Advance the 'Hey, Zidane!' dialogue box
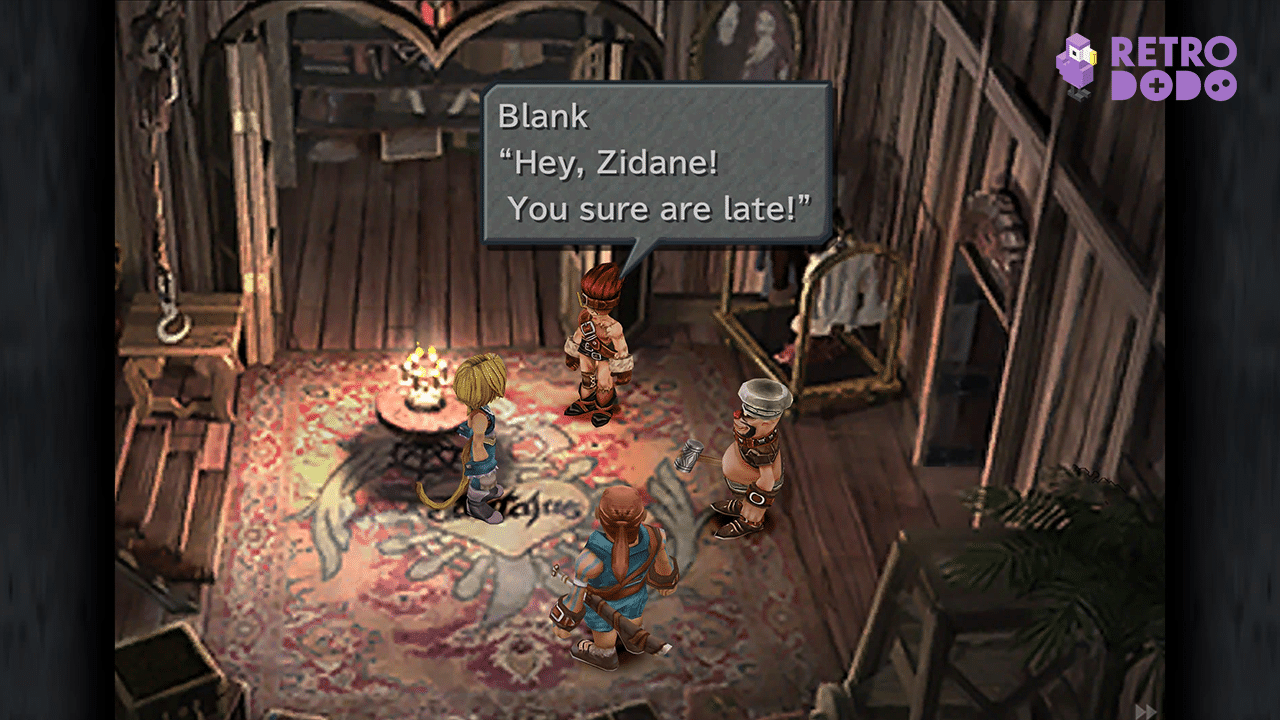Screen dimensions: 1280x720 click(x=655, y=165)
